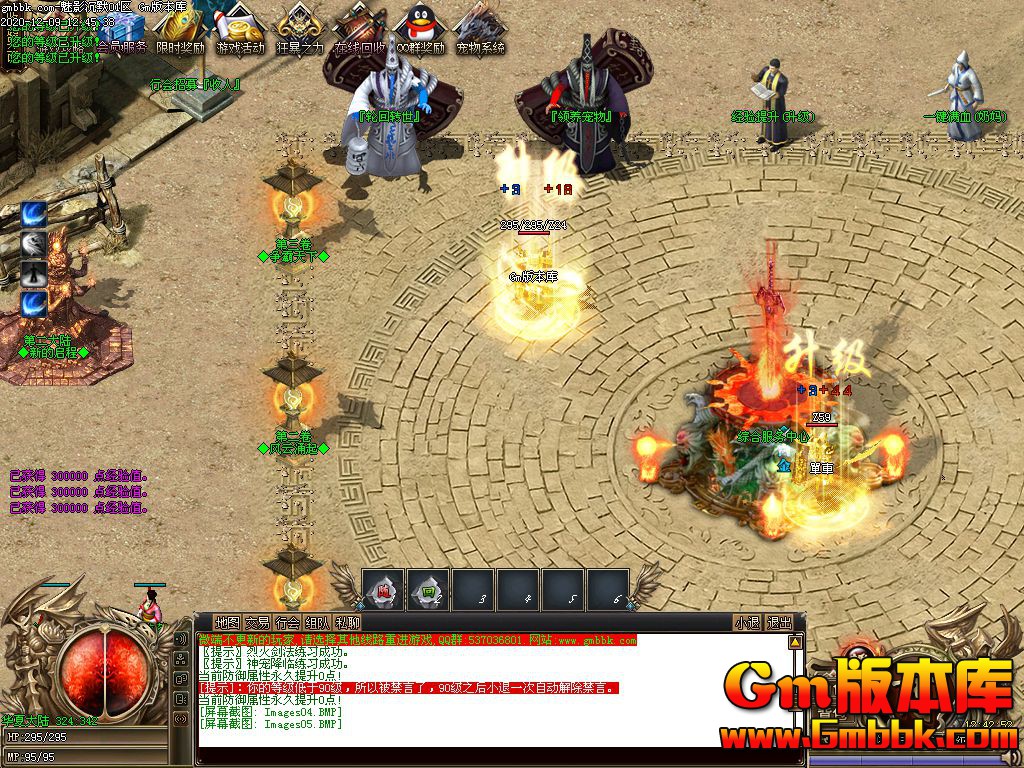Image resolution: width=1024 pixels, height=768 pixels.
Task: Click the 退出 exit game button
Action: pos(779,622)
